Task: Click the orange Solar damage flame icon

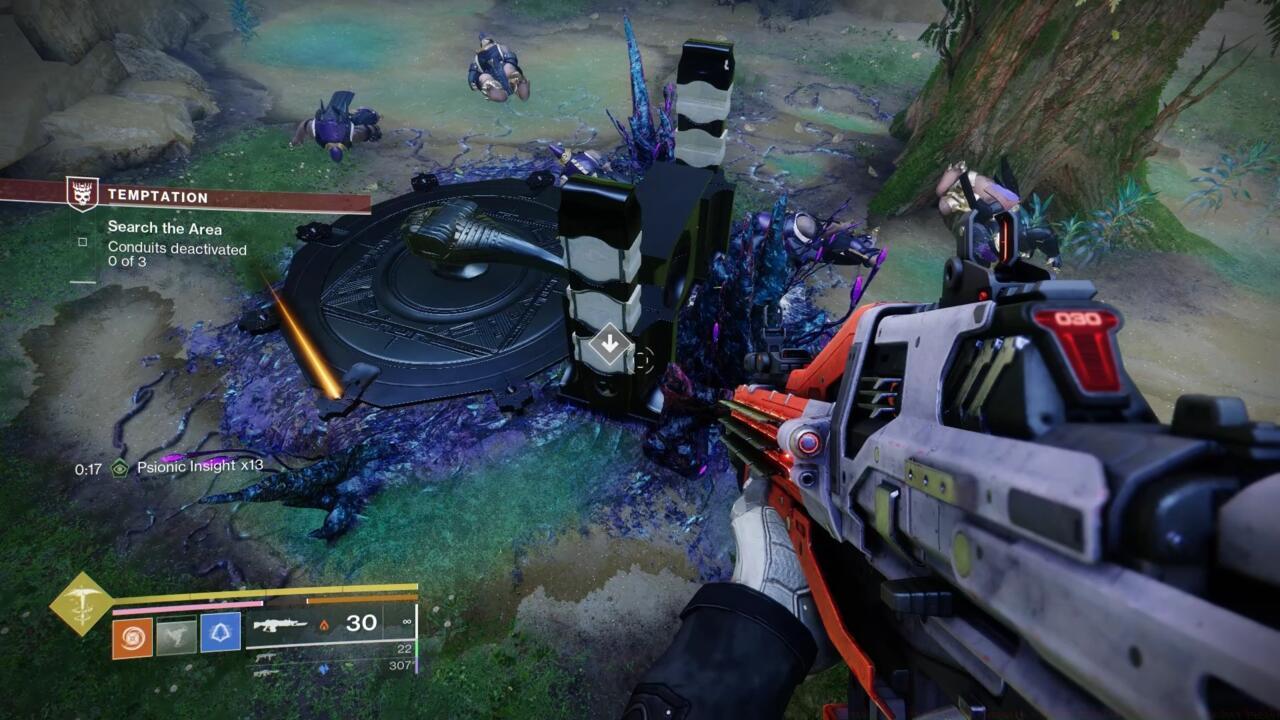Action: (325, 626)
